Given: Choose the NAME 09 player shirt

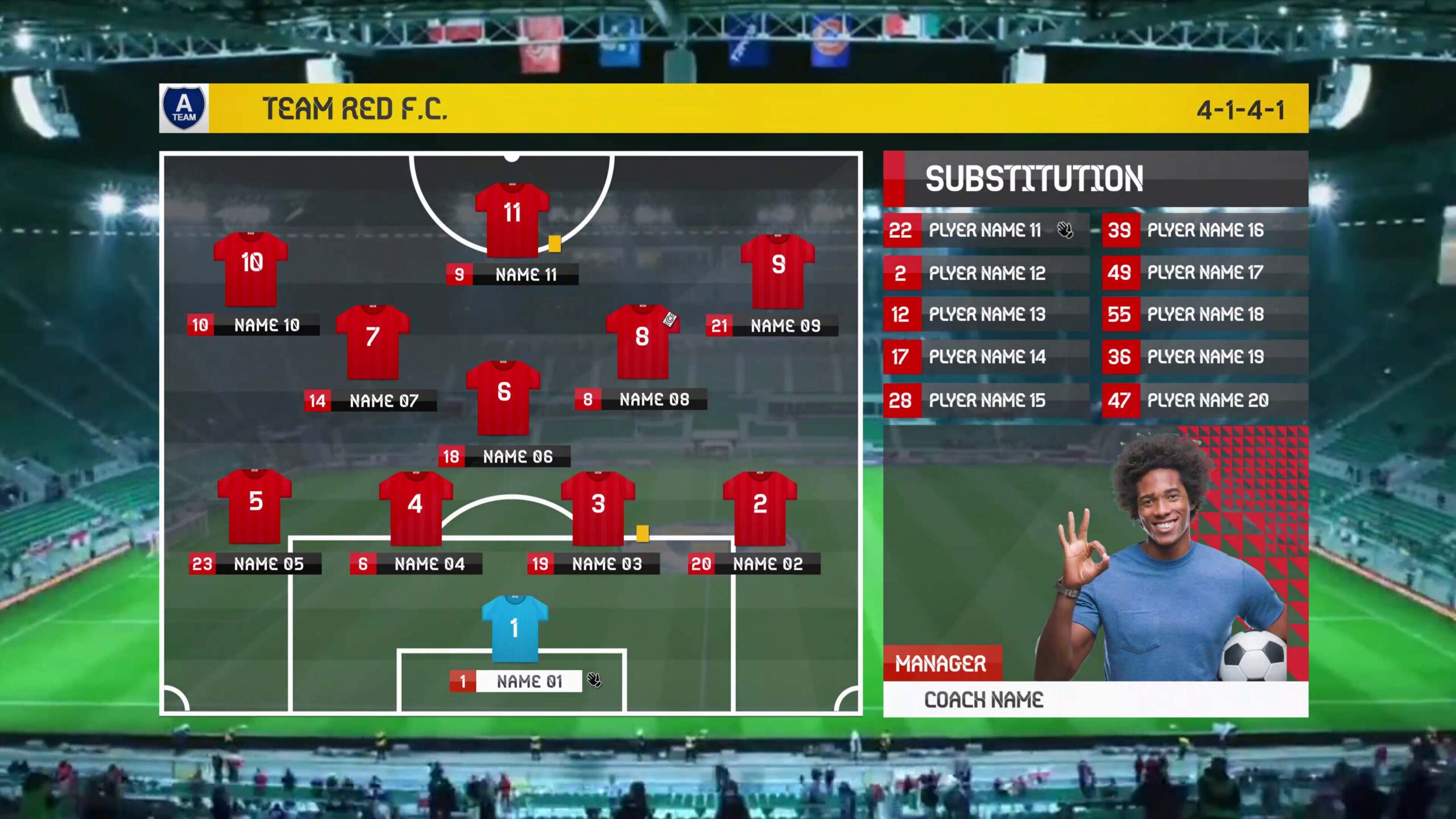Looking at the screenshot, I should pyautogui.click(x=777, y=271).
